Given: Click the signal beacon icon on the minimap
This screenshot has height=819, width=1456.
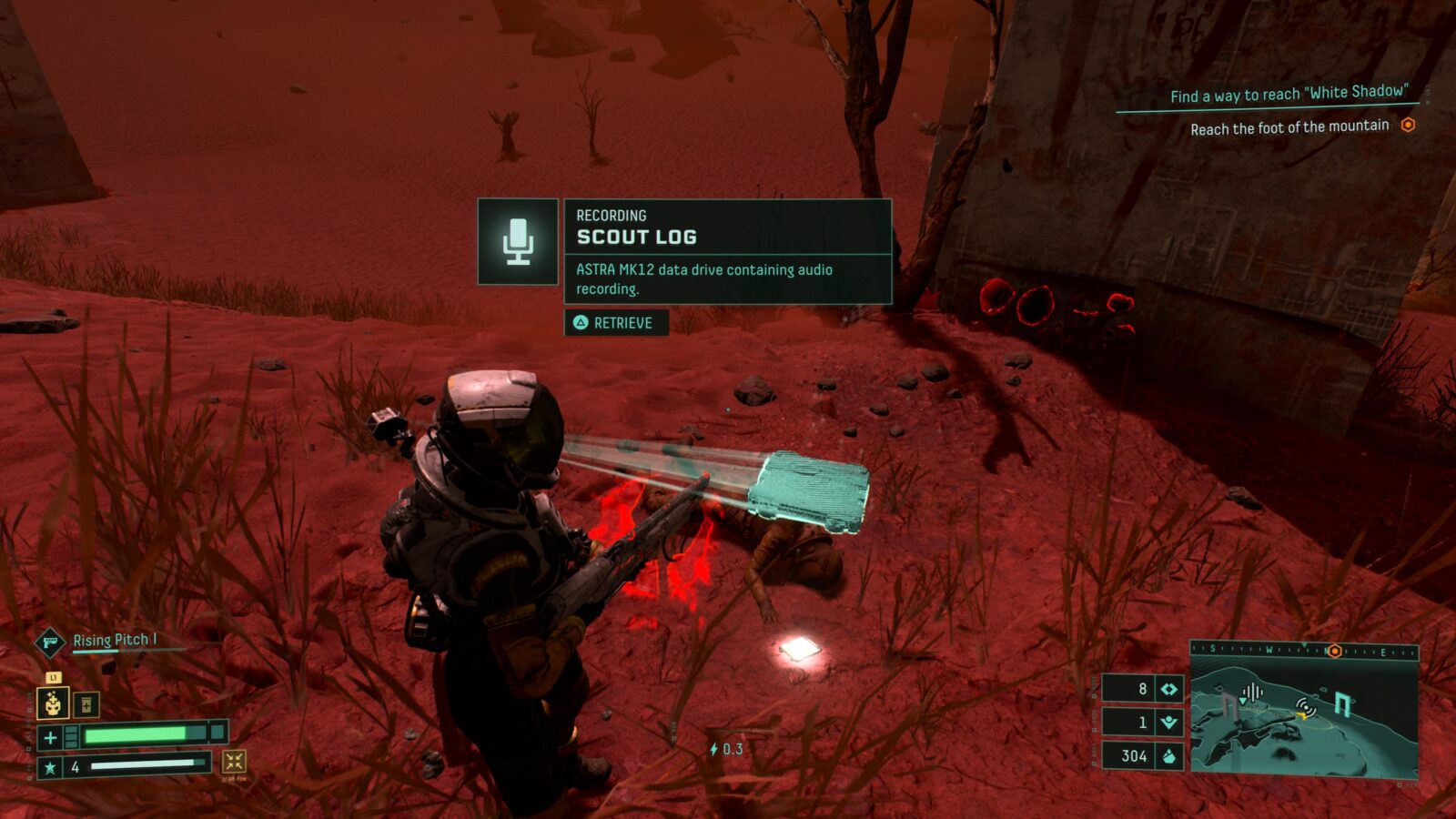Looking at the screenshot, I should [1306, 709].
